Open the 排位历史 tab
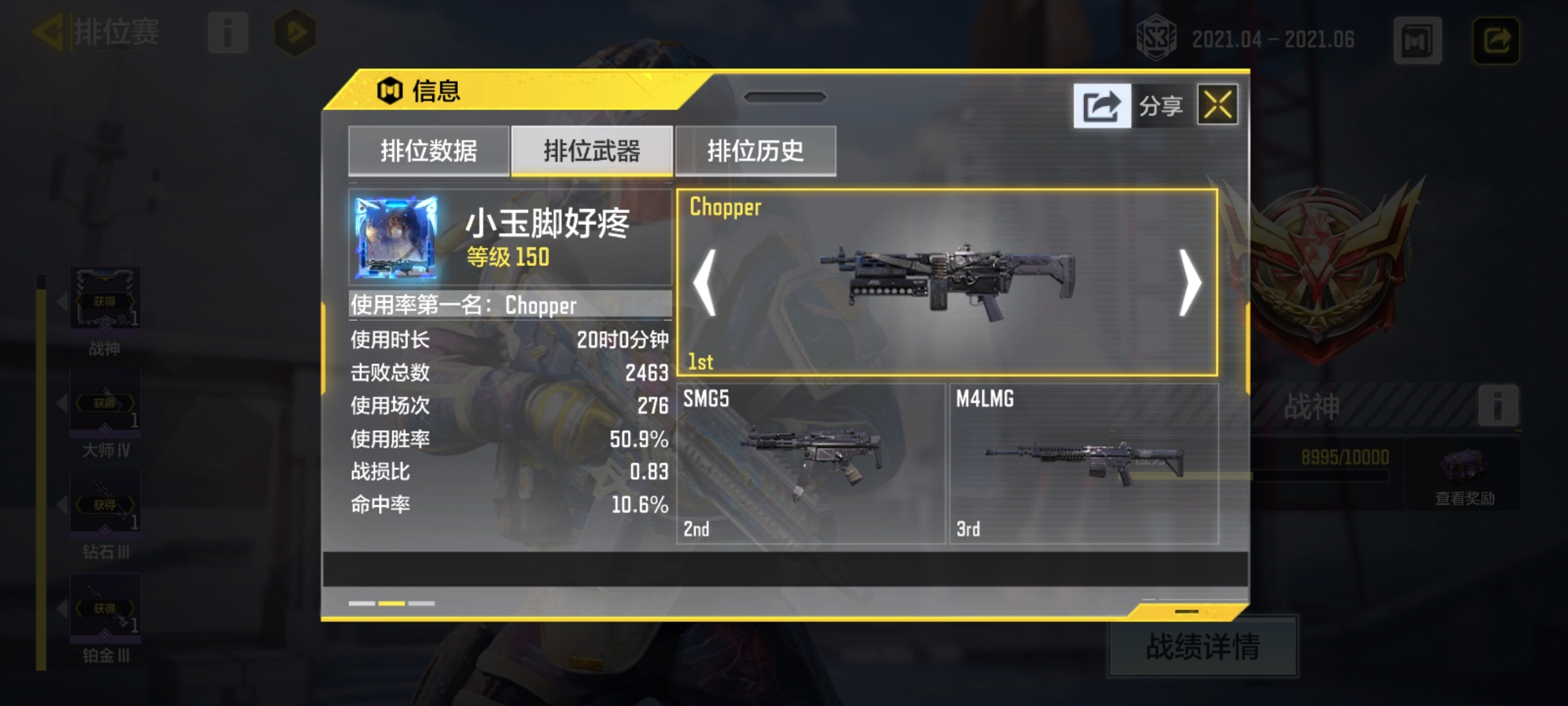Viewport: 1568px width, 706px height. pos(755,150)
